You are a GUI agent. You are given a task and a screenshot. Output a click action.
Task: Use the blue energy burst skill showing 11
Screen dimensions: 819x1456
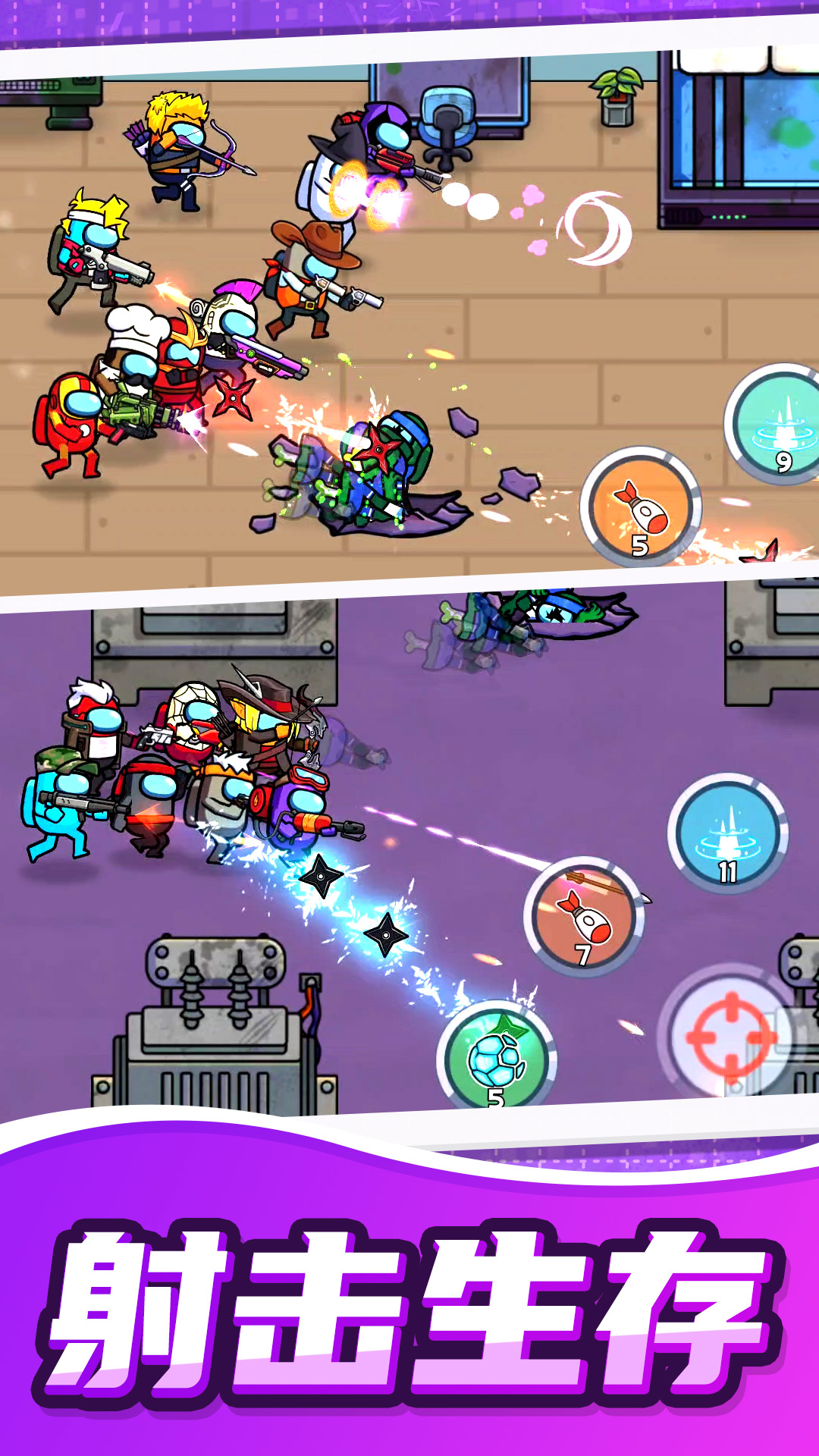[x=728, y=833]
